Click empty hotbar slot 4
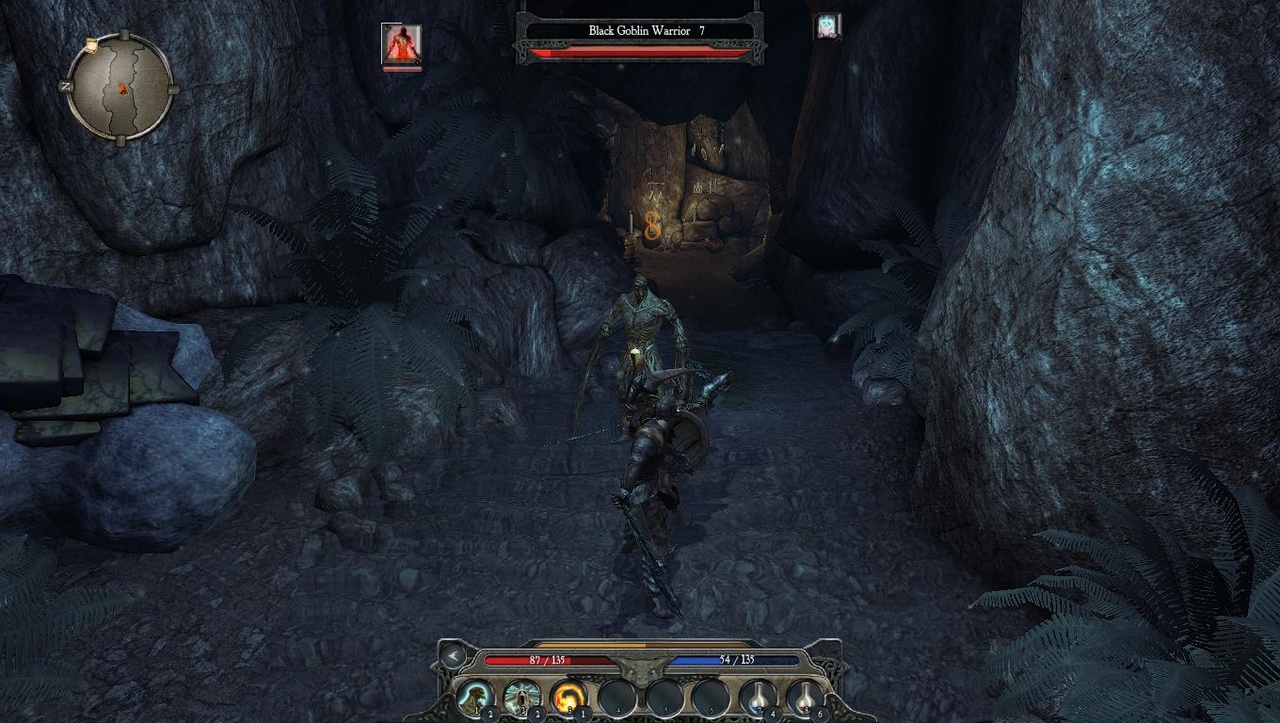 [618, 698]
